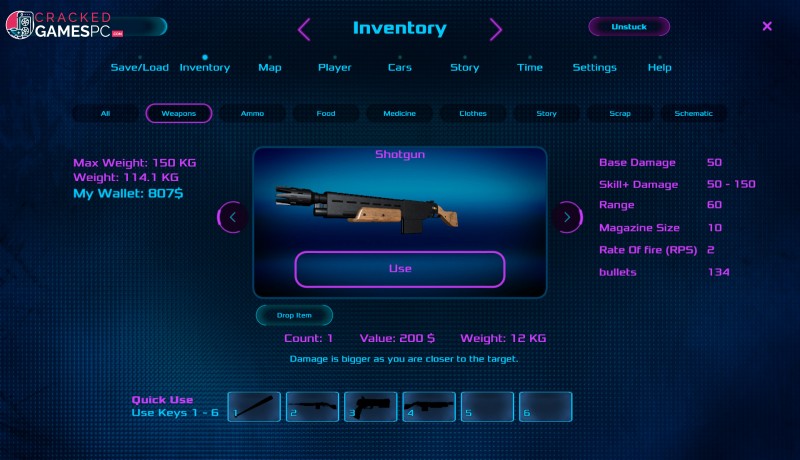Open the Cars menu
The width and height of the screenshot is (800, 460).
(399, 67)
